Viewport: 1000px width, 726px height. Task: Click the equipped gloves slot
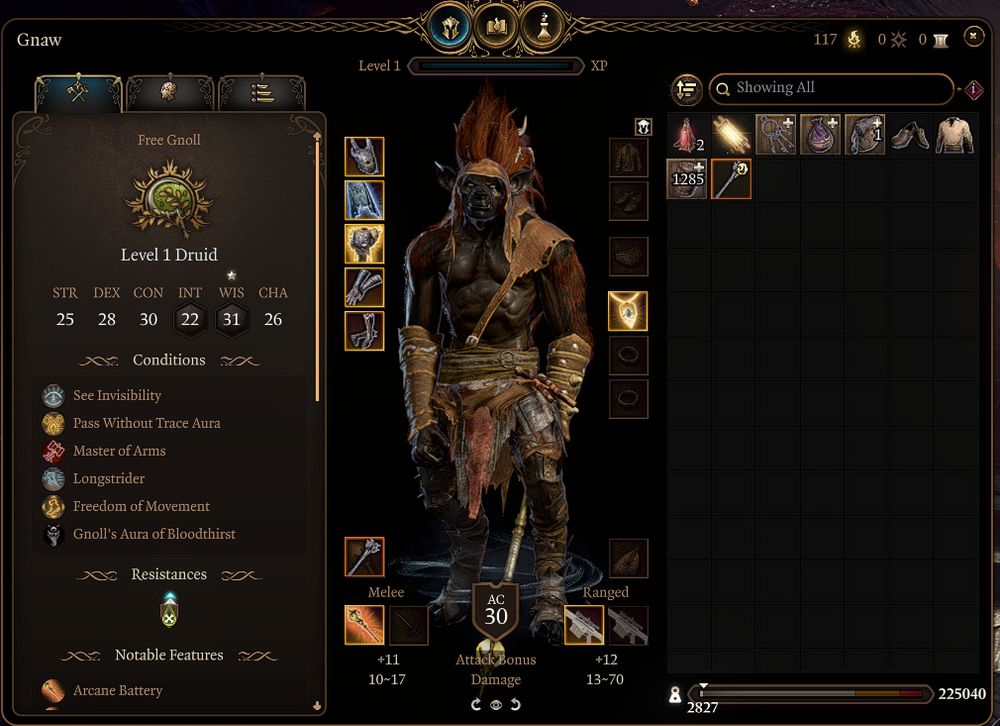(364, 287)
